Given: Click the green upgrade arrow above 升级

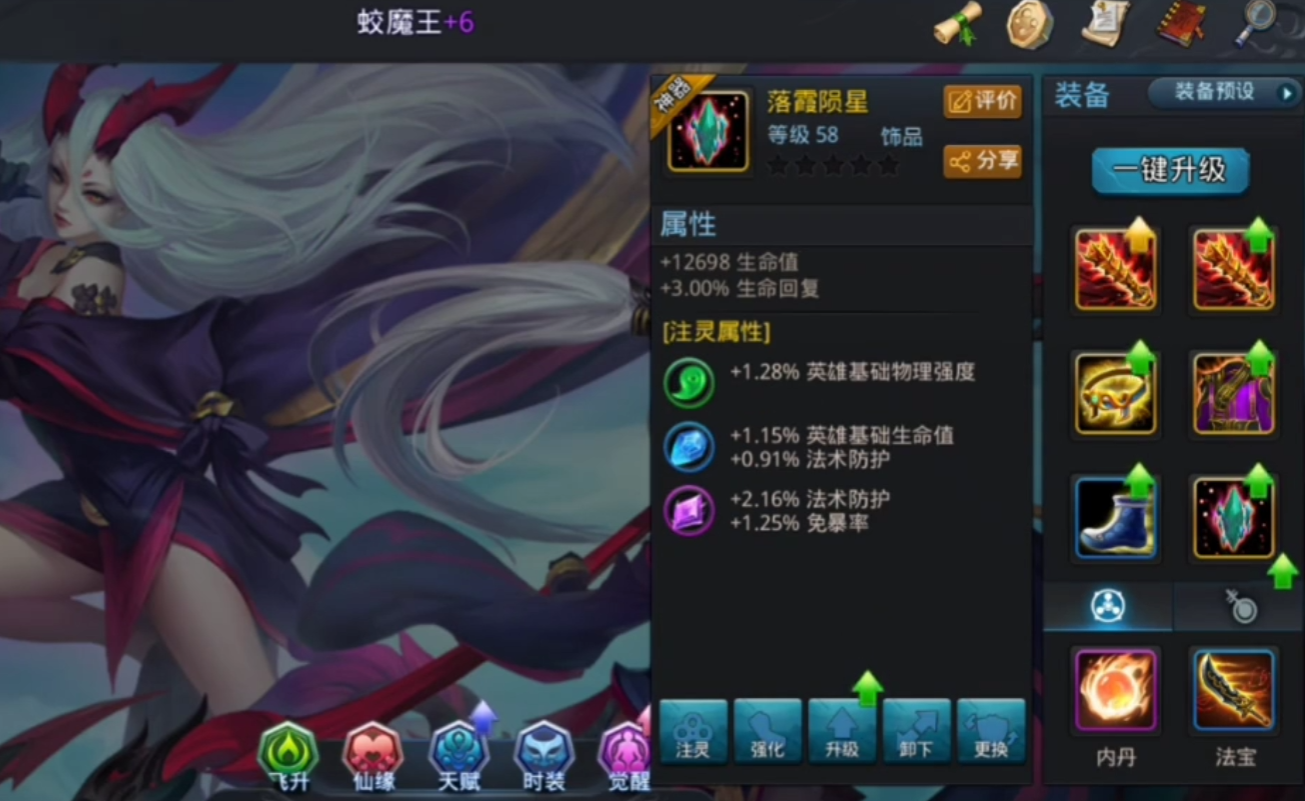Looking at the screenshot, I should pyautogui.click(x=868, y=686).
